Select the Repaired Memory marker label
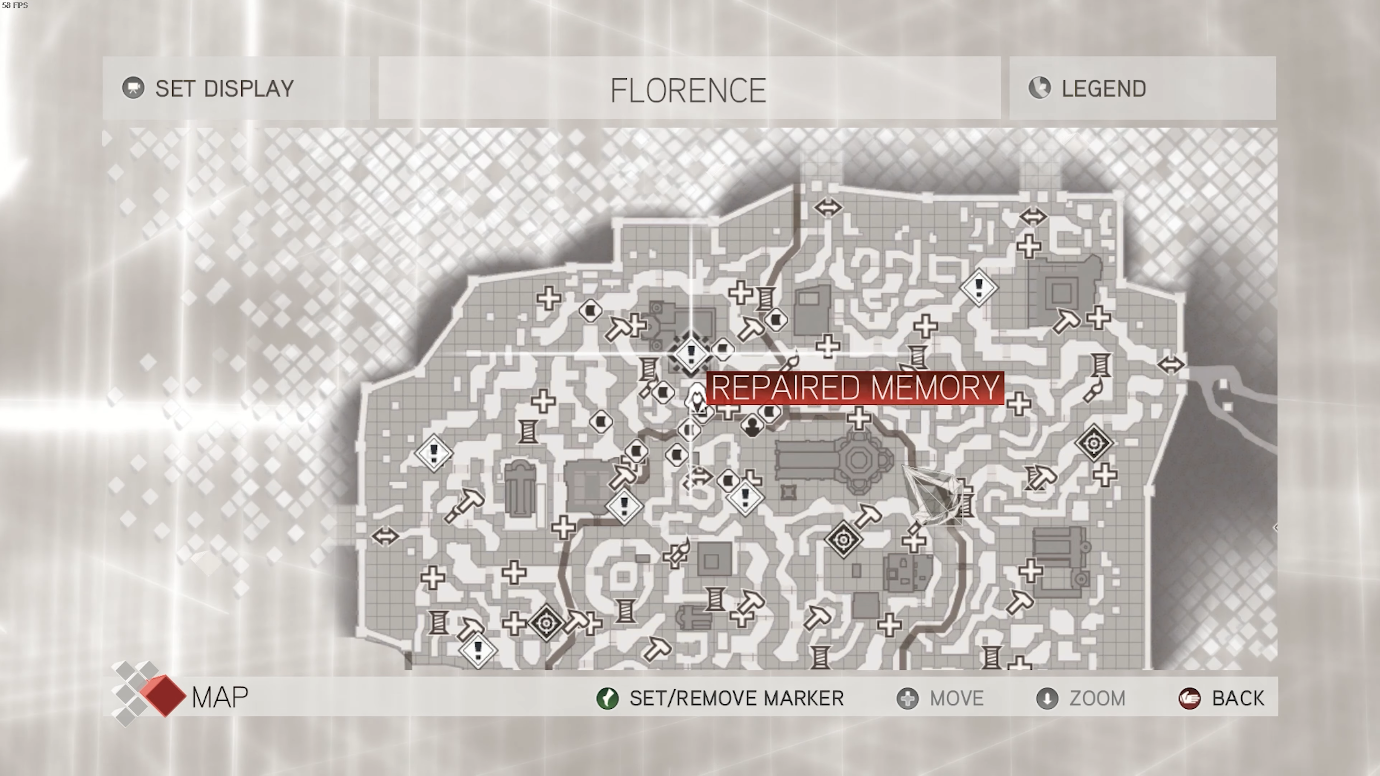This screenshot has height=776, width=1380. tap(854, 388)
